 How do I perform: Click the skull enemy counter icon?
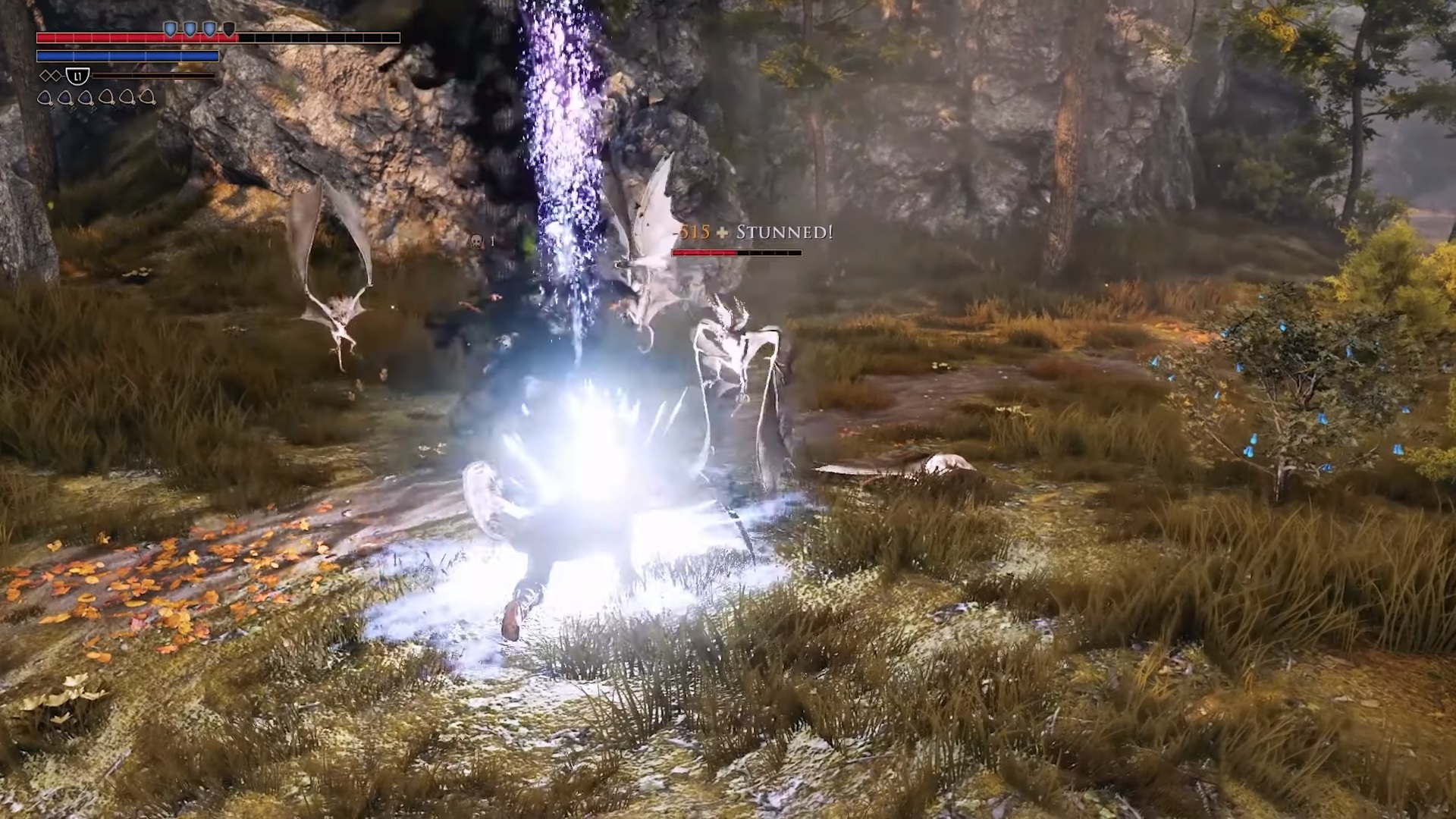(x=477, y=240)
